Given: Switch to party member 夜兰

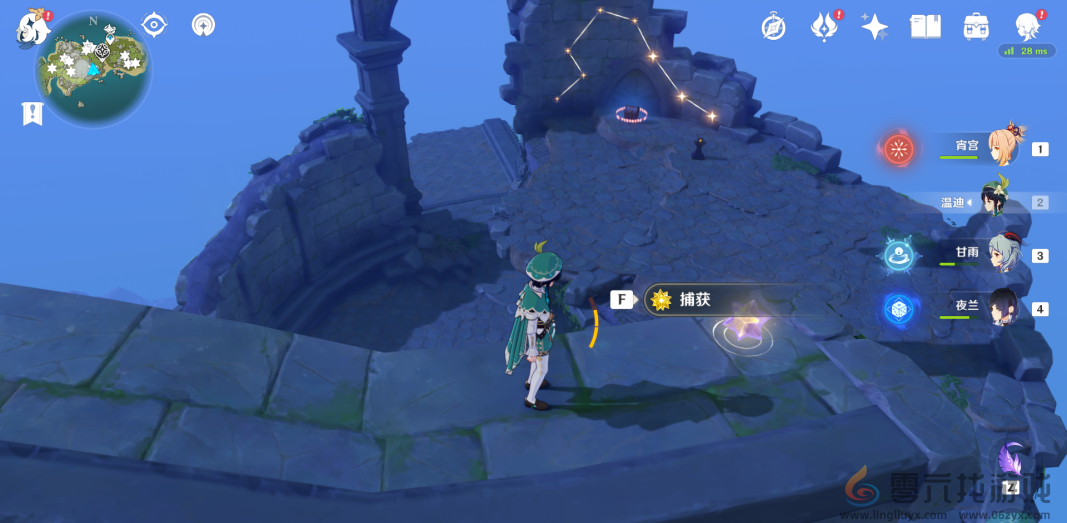Looking at the screenshot, I should [x=1003, y=307].
